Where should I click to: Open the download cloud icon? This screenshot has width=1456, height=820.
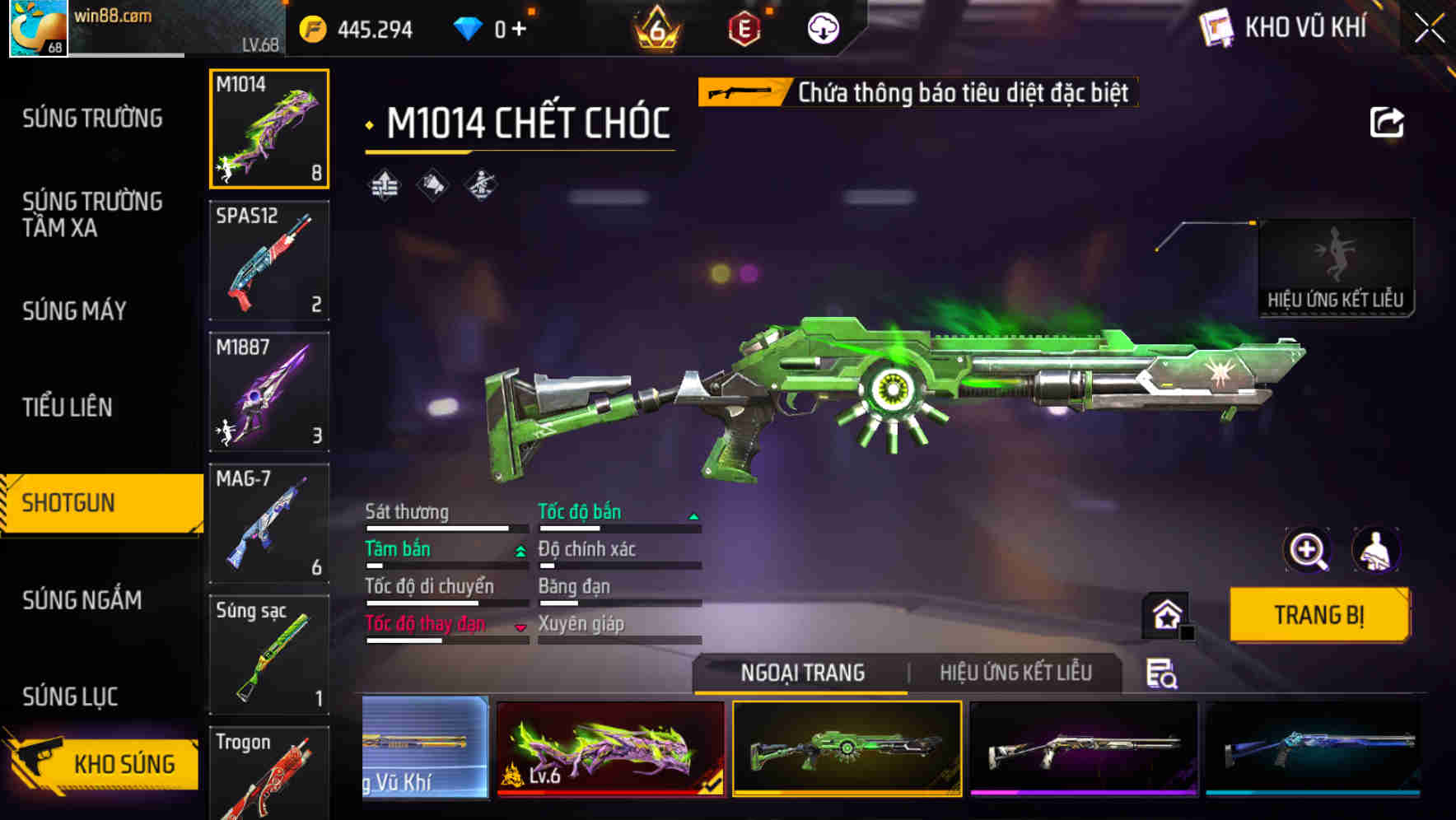pos(823,30)
